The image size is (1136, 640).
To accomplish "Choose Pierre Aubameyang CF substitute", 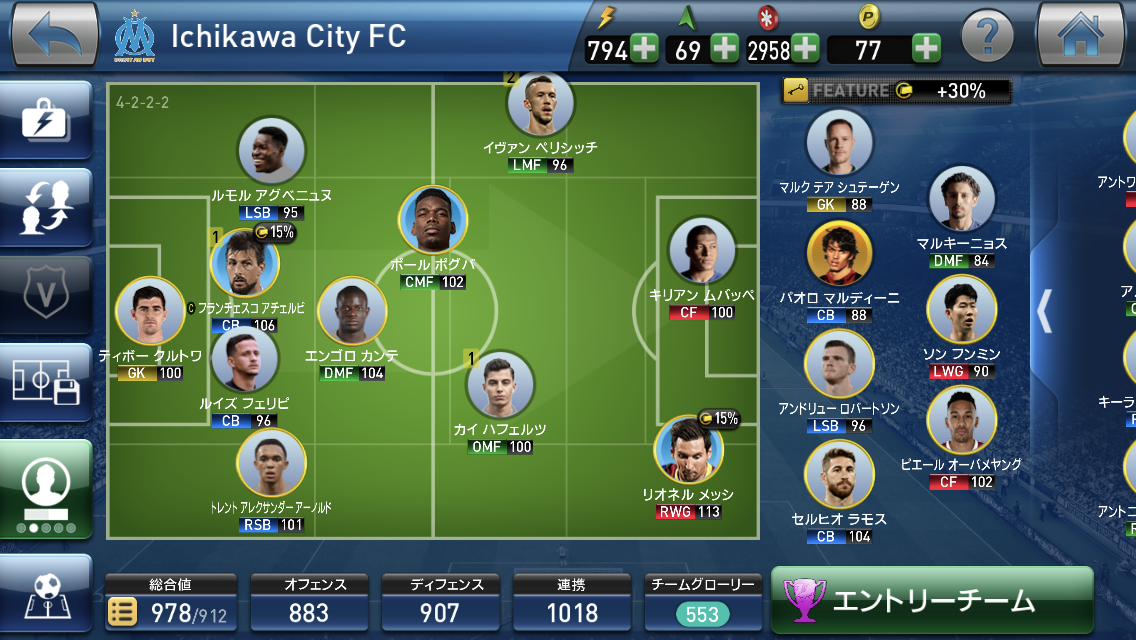I will (961, 420).
